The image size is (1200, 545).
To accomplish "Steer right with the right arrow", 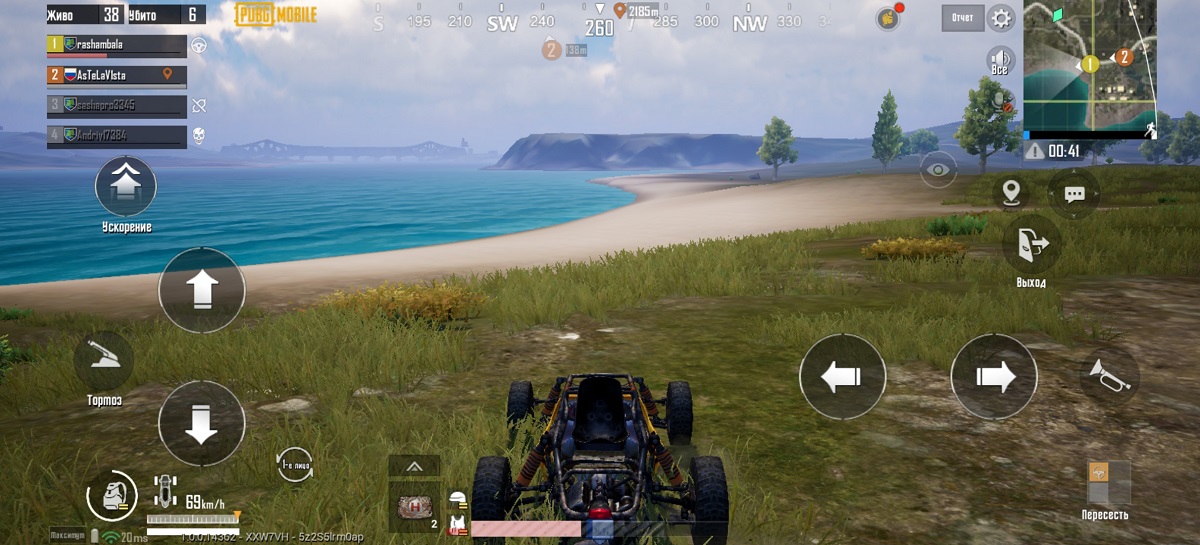I will tap(993, 377).
